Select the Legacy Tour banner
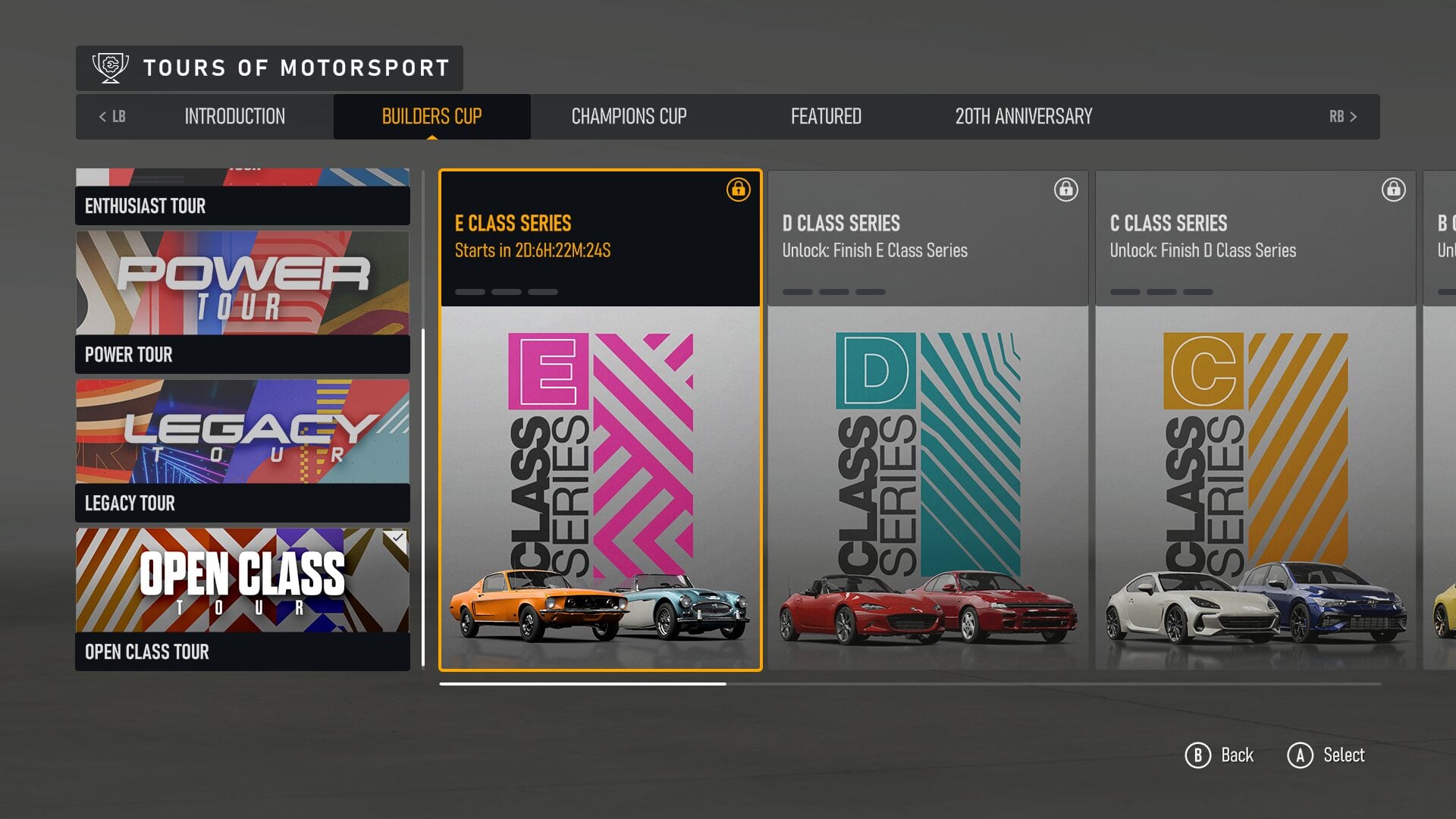 click(x=241, y=432)
